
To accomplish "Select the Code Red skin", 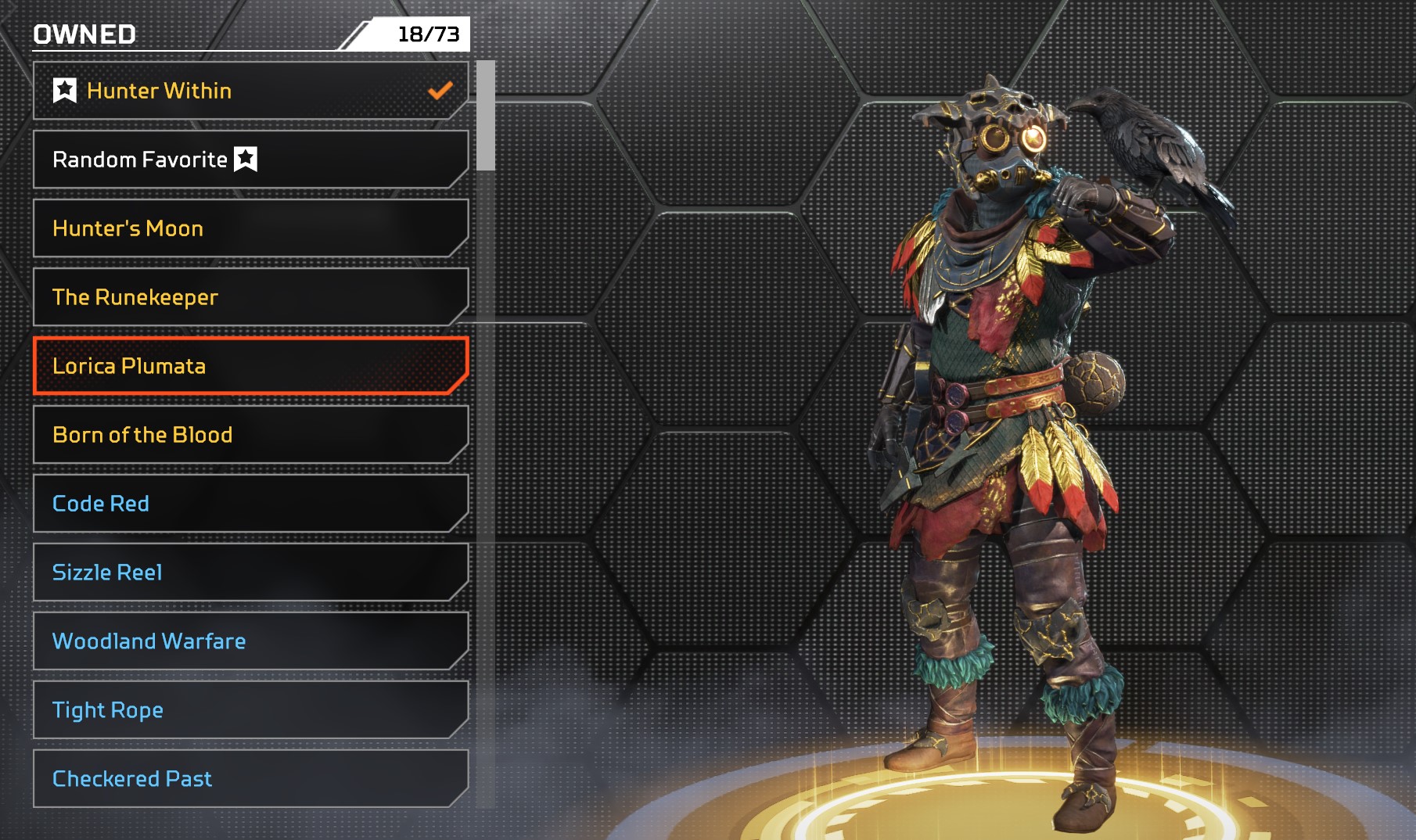I will (x=250, y=504).
